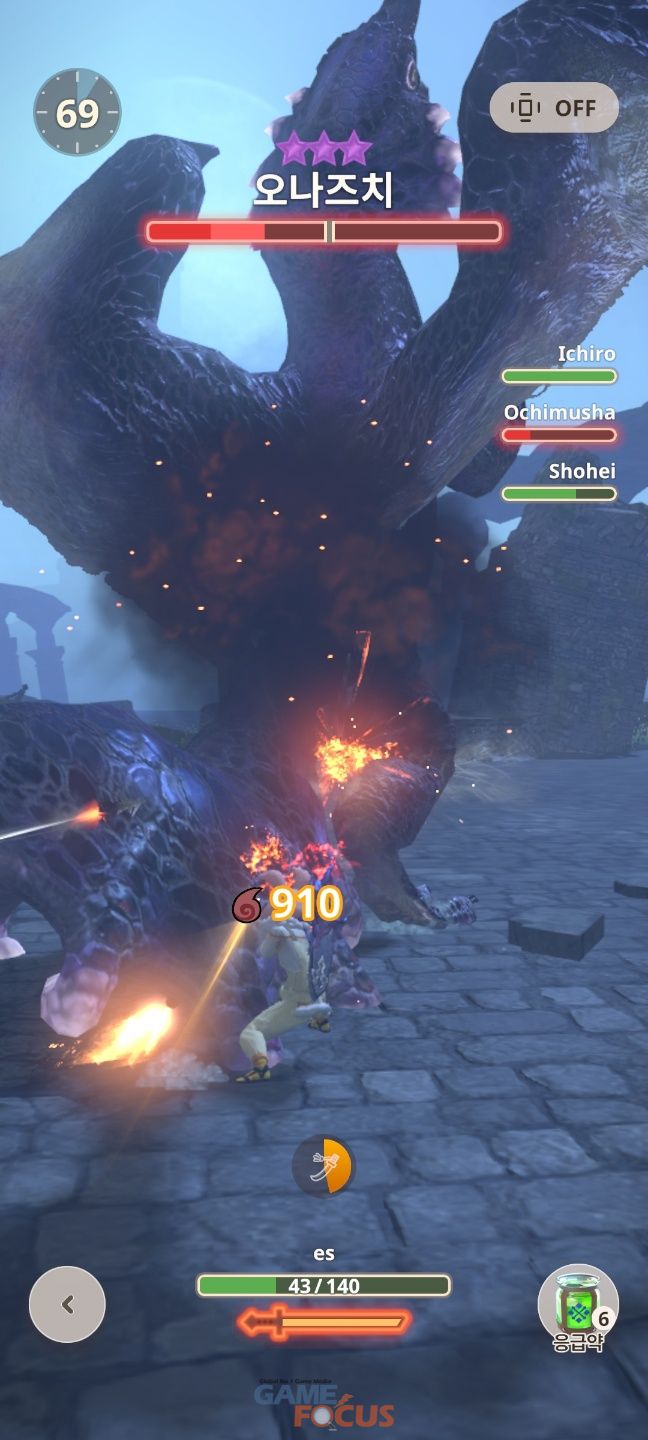Tap the back arrow button

(67, 1304)
